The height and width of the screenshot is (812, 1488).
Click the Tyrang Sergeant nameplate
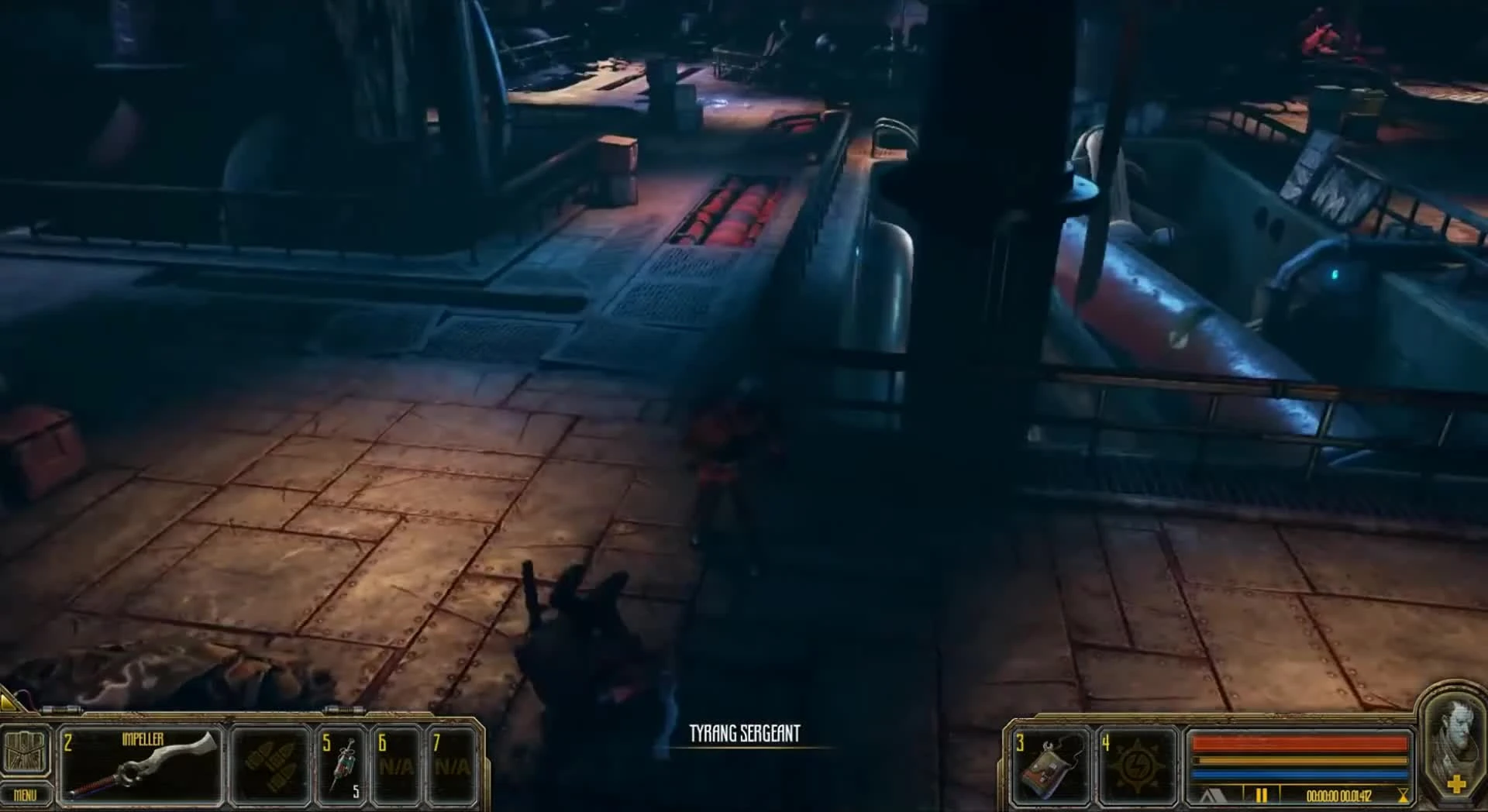[746, 732]
